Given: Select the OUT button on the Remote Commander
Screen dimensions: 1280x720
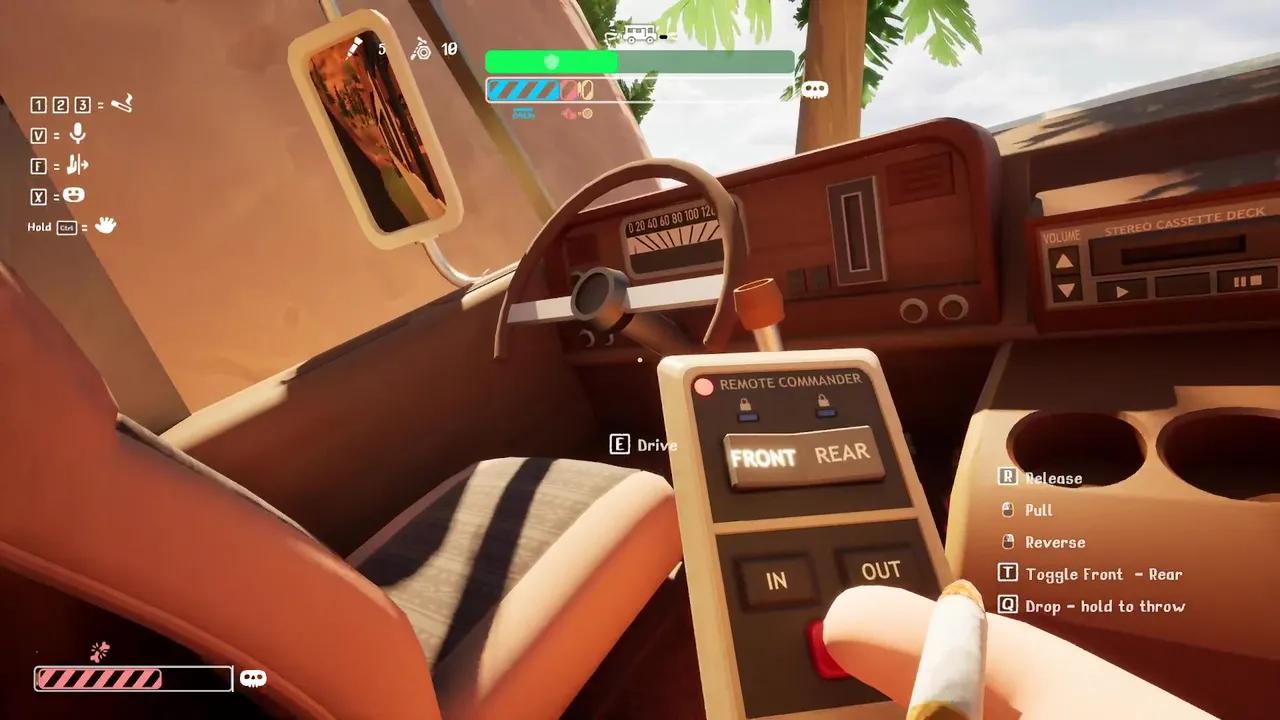Looking at the screenshot, I should click(880, 570).
